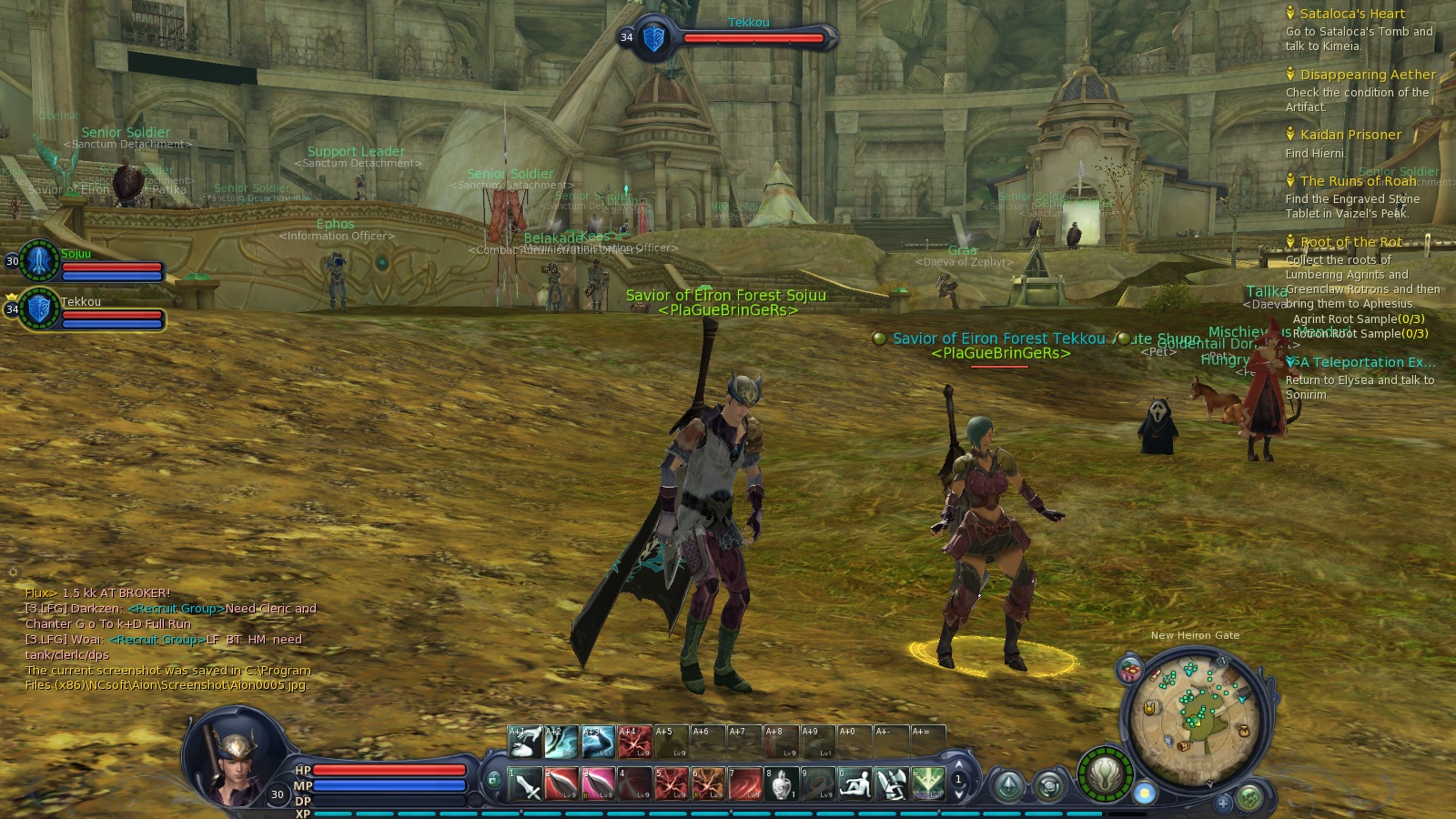Collapse the Kaidan Prisoner quest entry
The image size is (1456, 819).
click(1292, 135)
